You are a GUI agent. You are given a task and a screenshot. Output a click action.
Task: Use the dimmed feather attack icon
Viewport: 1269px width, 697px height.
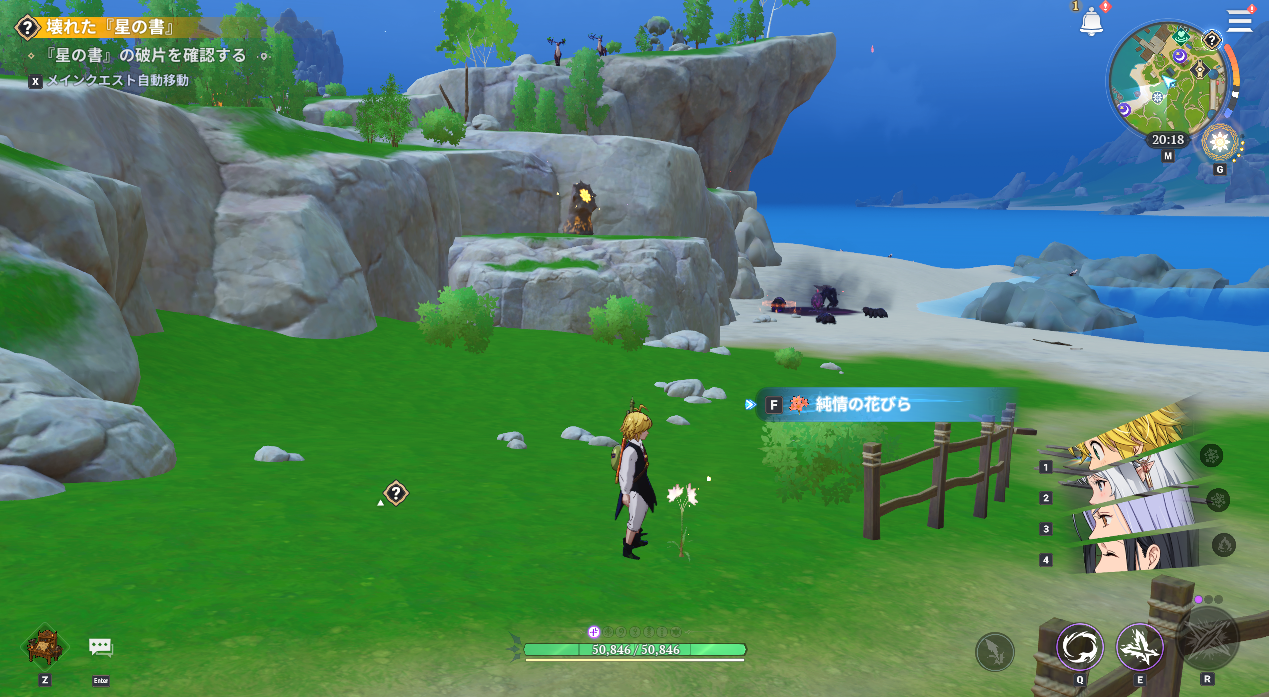tap(994, 652)
